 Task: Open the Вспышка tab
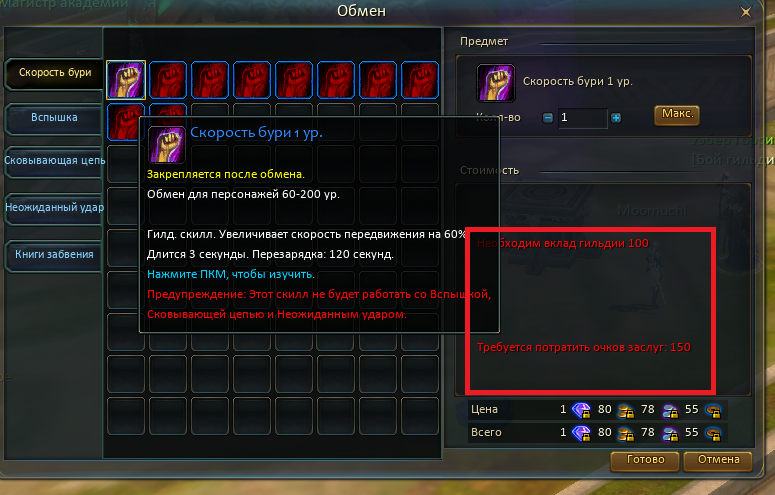click(x=54, y=117)
